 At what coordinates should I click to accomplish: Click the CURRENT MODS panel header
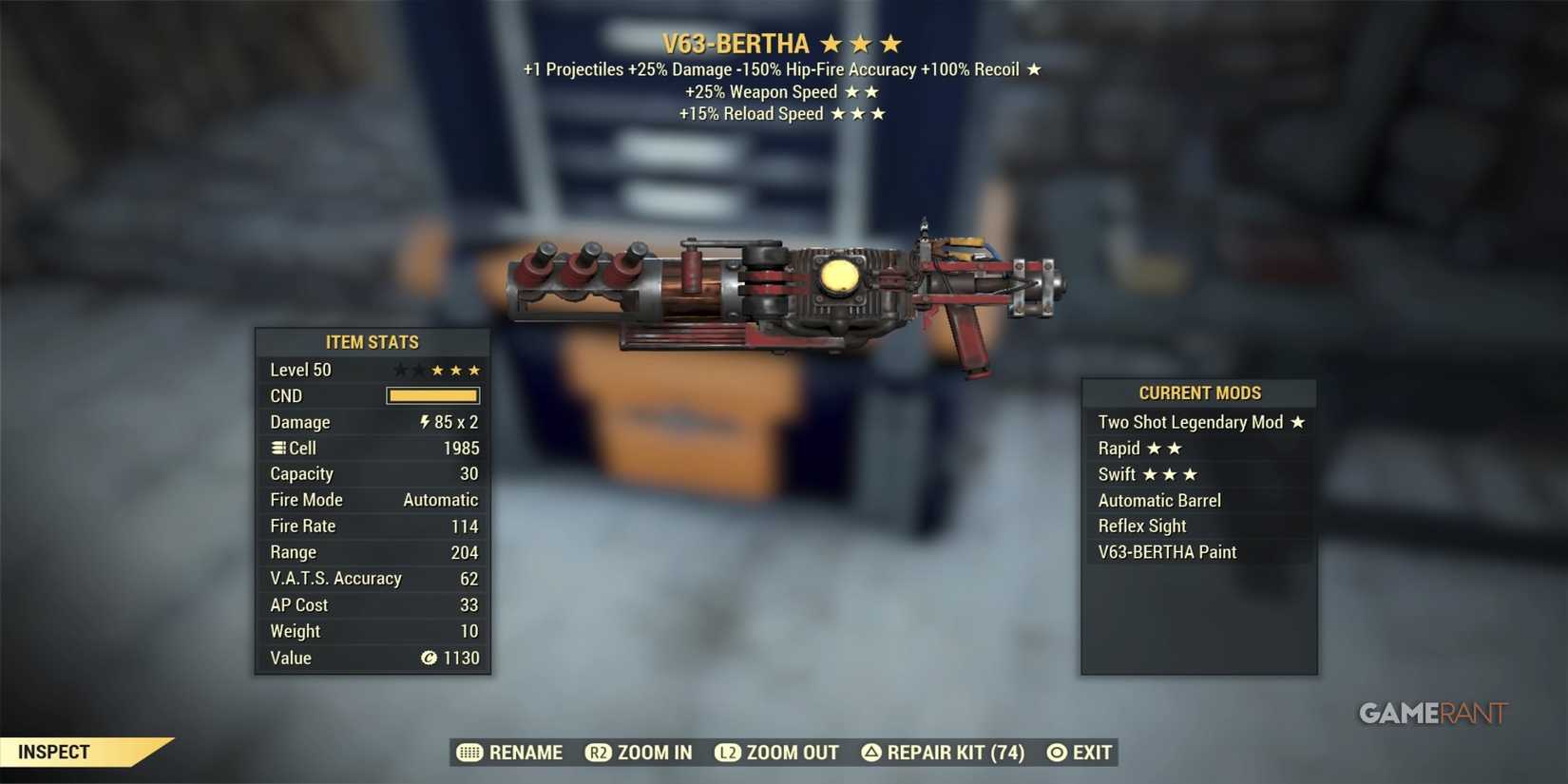coord(1199,392)
